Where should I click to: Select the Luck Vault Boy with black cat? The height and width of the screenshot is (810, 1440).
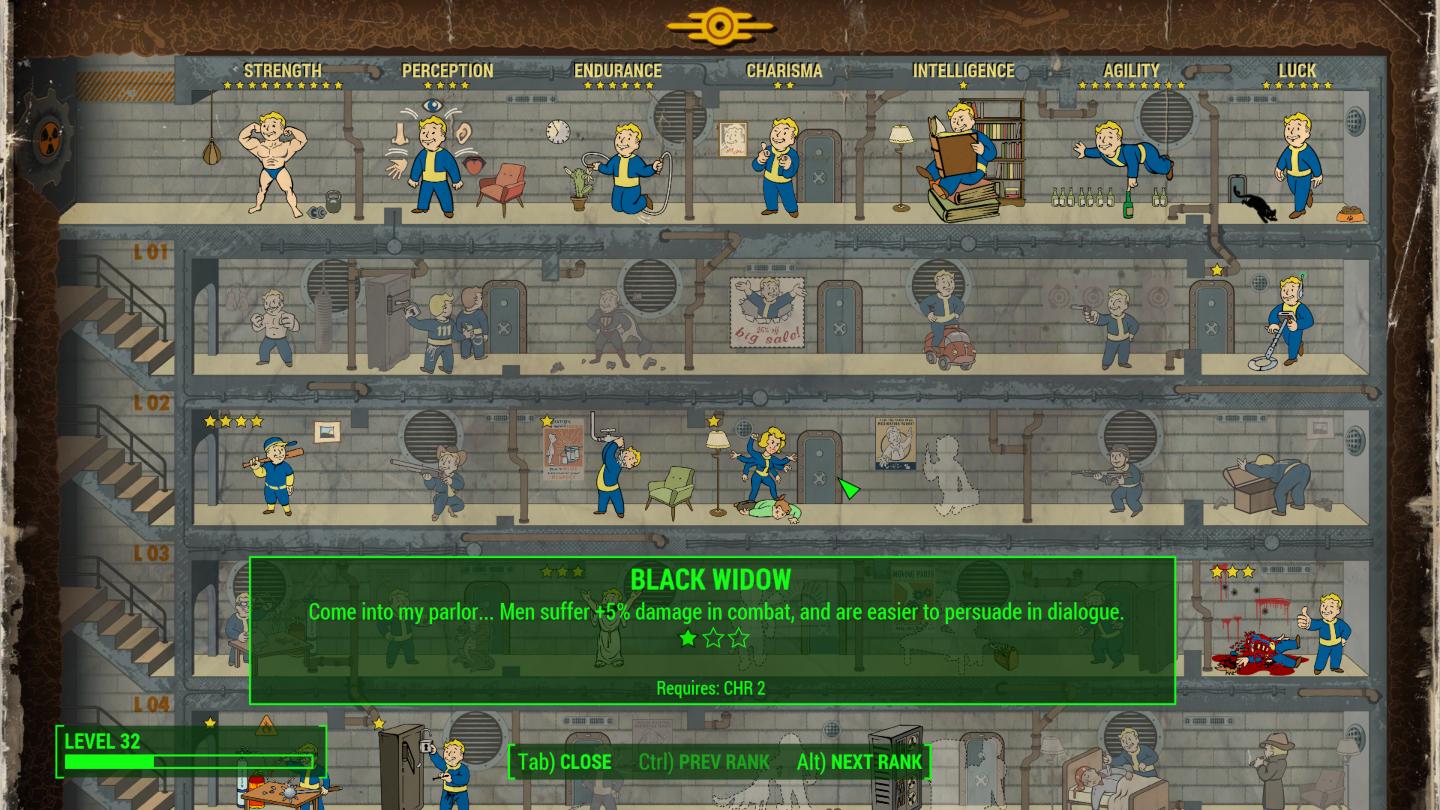[x=1299, y=165]
